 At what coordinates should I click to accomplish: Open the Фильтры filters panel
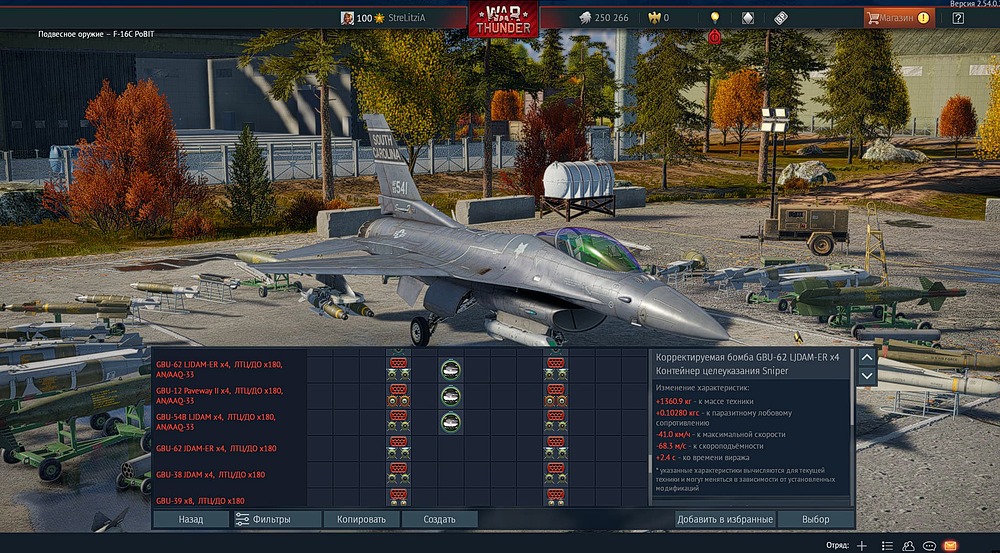(277, 519)
